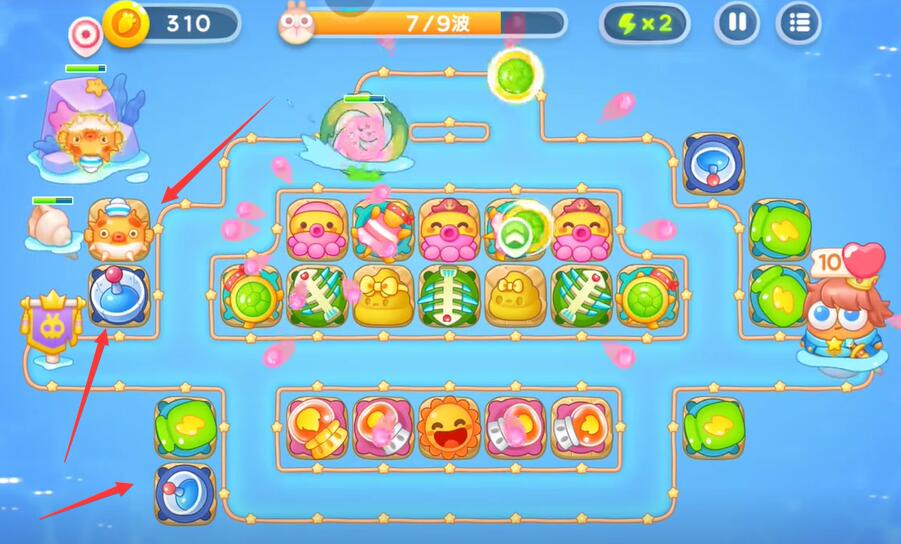Select the wrapped candy tile
Viewport: 901px width, 544px height.
[x=383, y=230]
